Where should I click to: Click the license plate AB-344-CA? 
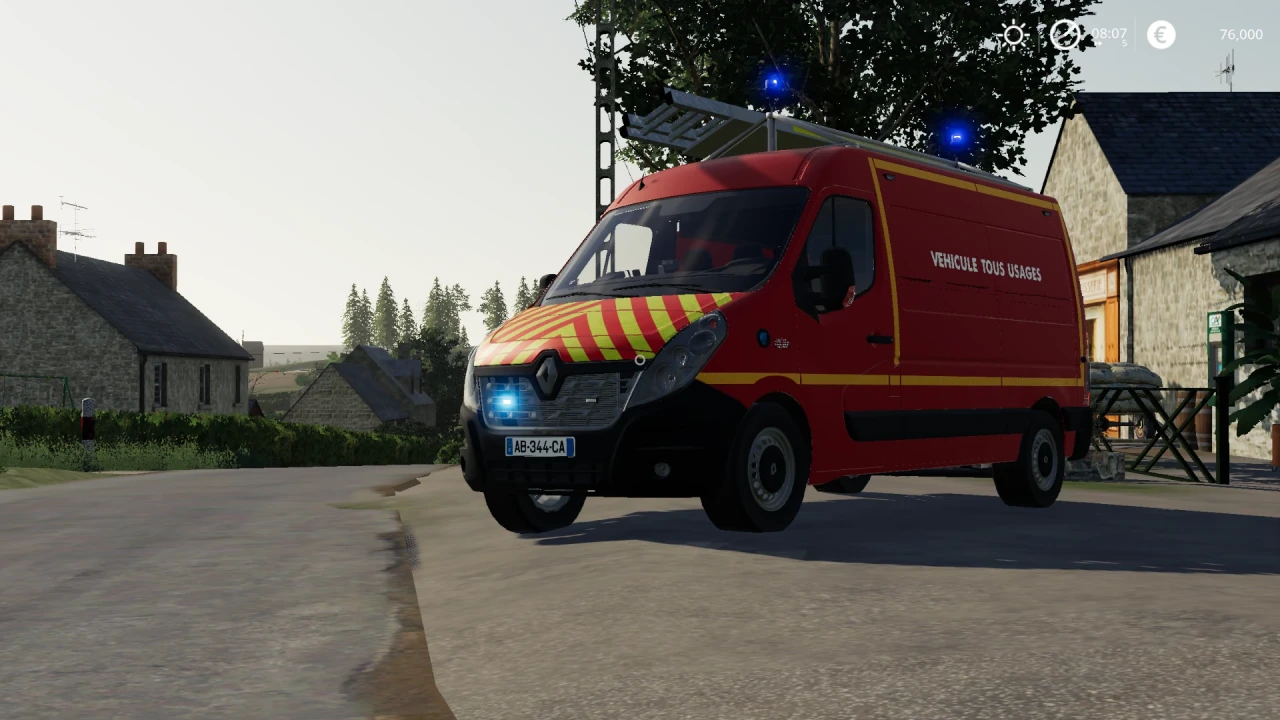click(x=539, y=447)
